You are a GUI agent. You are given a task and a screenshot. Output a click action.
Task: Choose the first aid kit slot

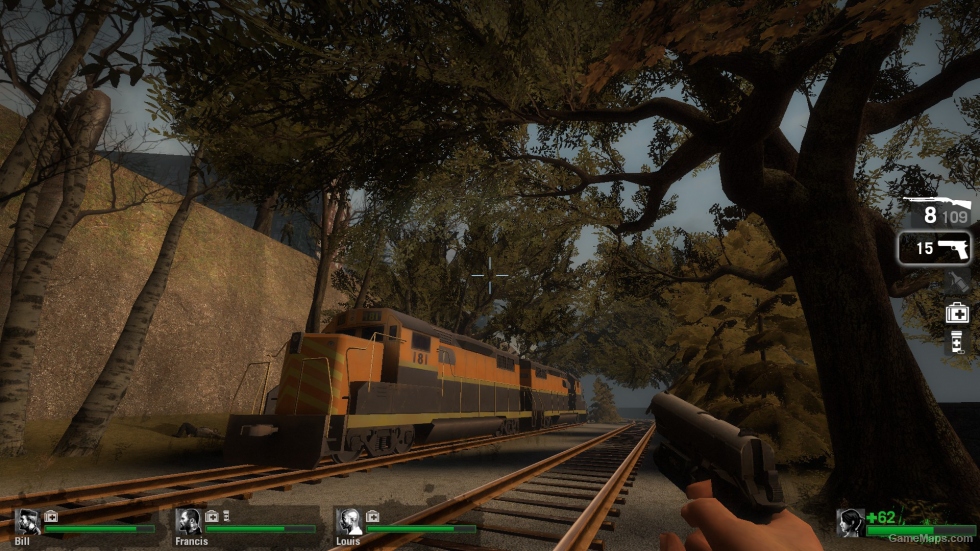tap(956, 313)
